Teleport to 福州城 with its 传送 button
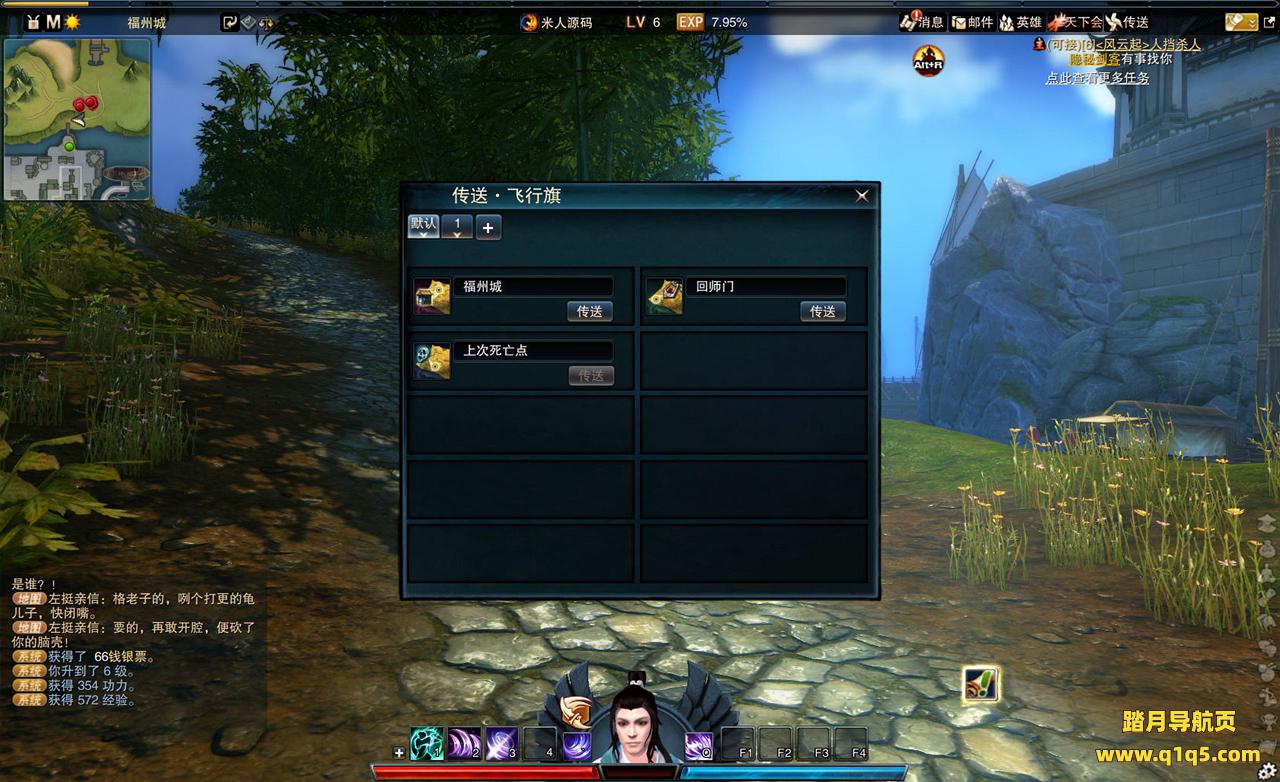The image size is (1280, 782). coord(589,311)
